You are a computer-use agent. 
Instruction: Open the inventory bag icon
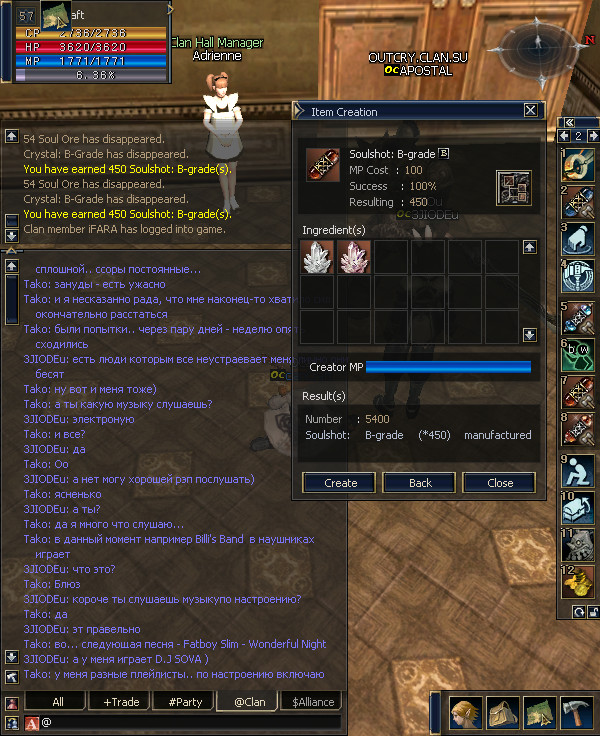coord(503,711)
